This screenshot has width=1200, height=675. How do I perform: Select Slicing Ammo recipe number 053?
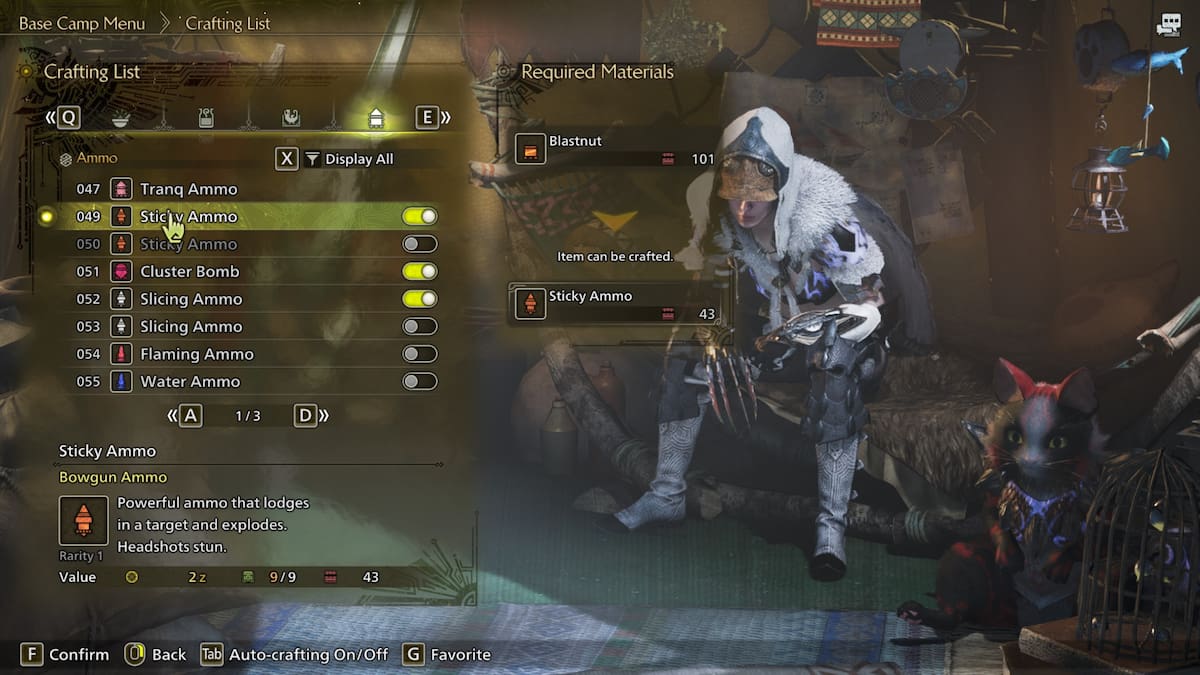[190, 326]
